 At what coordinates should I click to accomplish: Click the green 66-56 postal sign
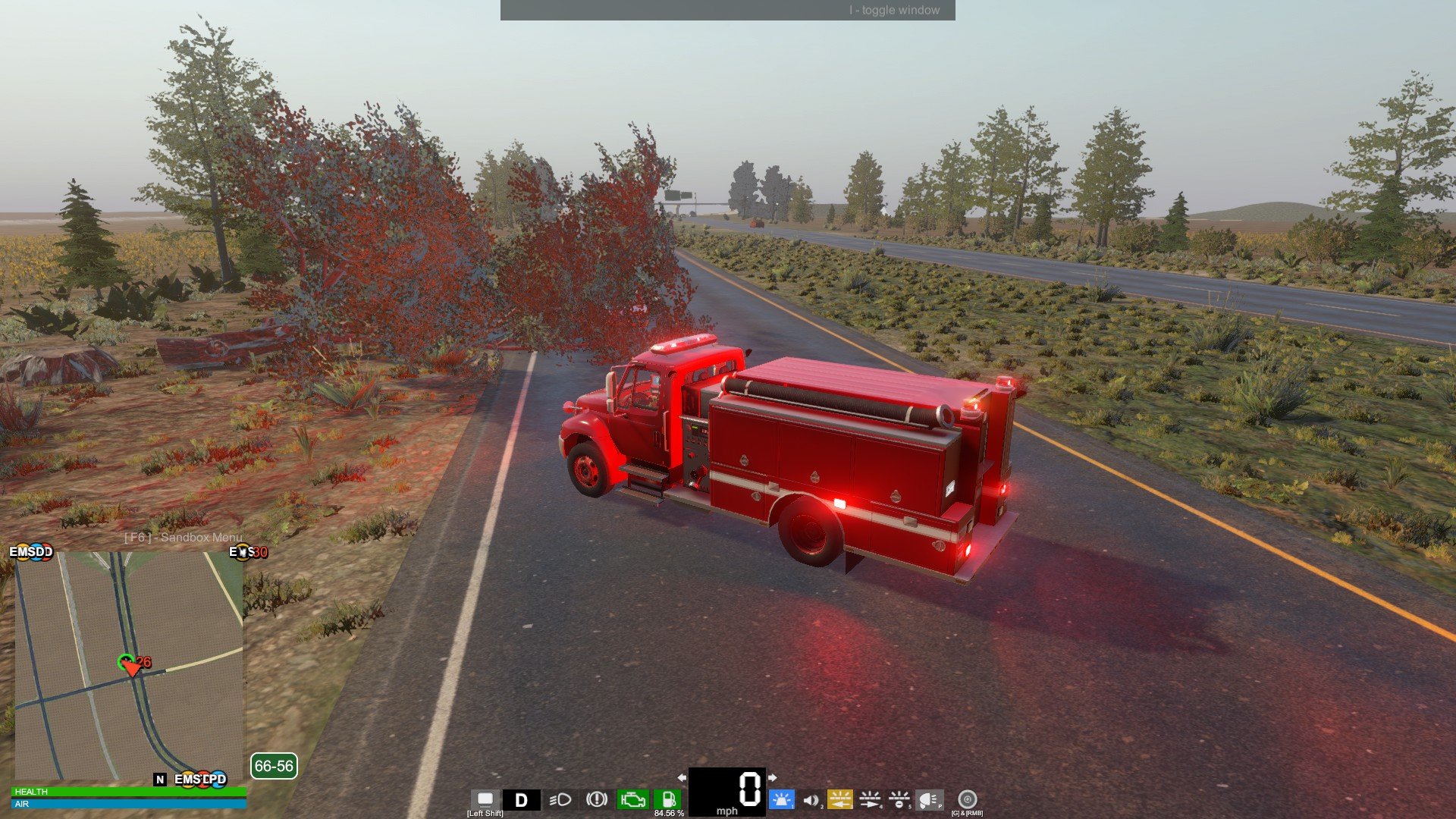[274, 766]
